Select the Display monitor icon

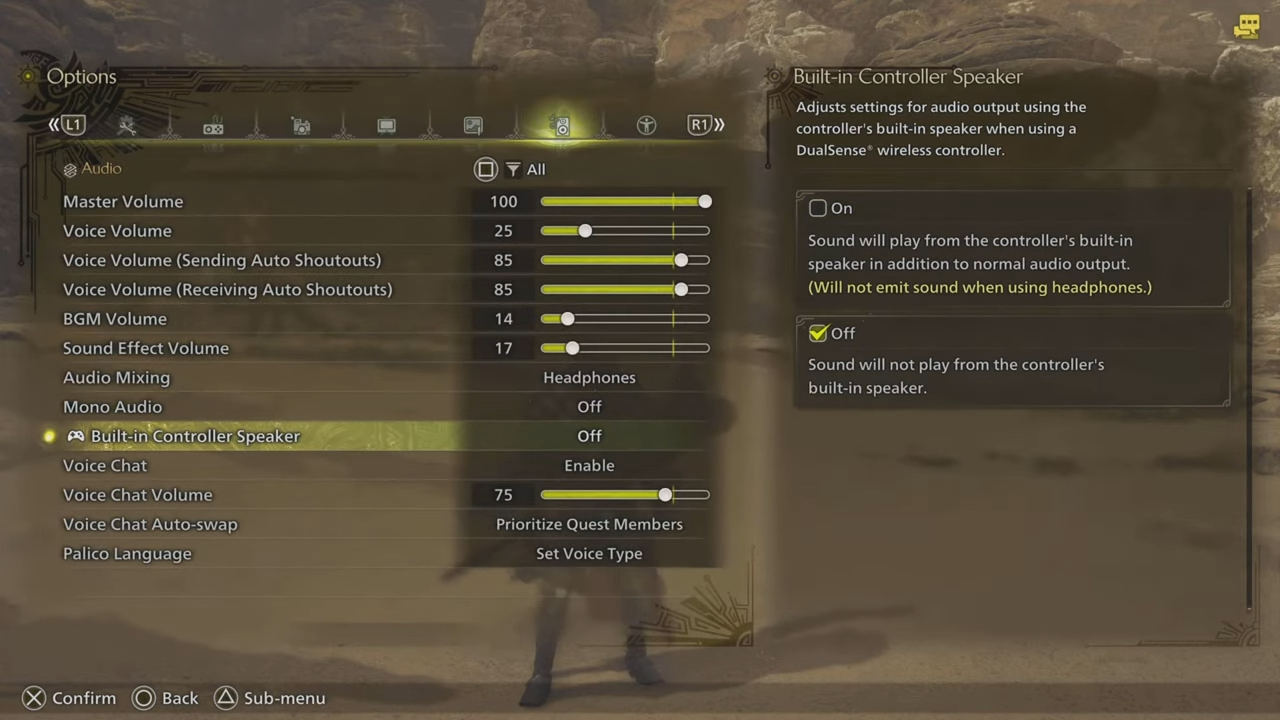[386, 125]
